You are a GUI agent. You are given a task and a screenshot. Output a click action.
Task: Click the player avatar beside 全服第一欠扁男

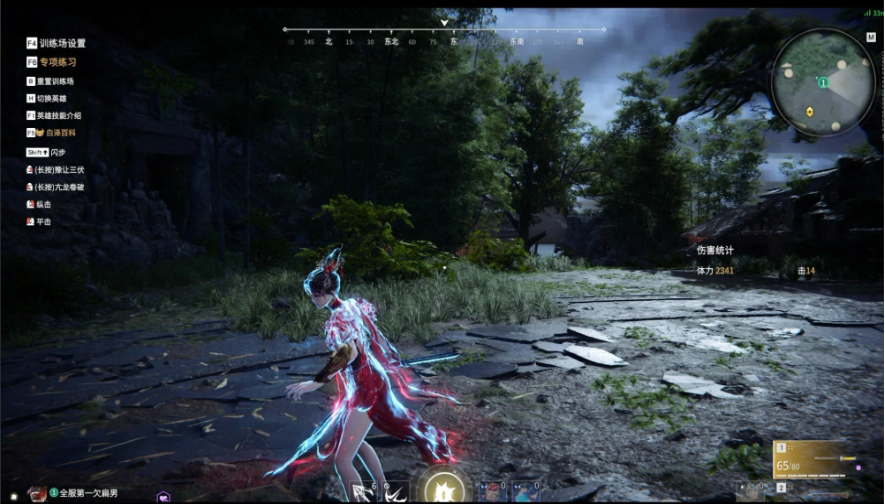pos(37,493)
